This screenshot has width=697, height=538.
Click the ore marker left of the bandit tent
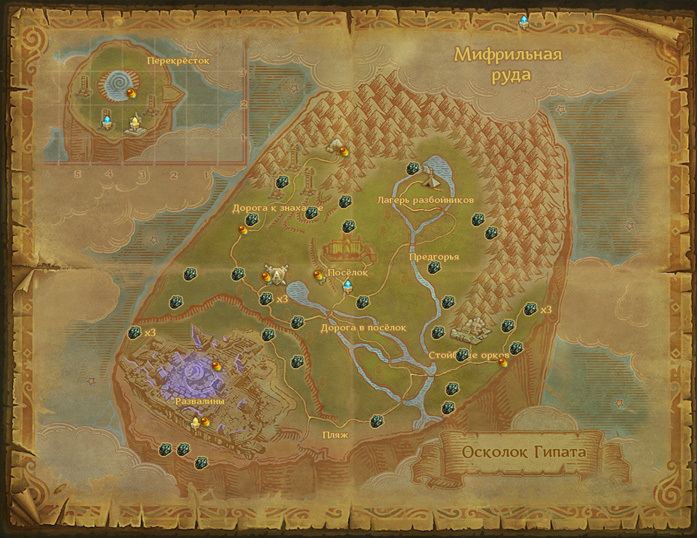tap(412, 168)
